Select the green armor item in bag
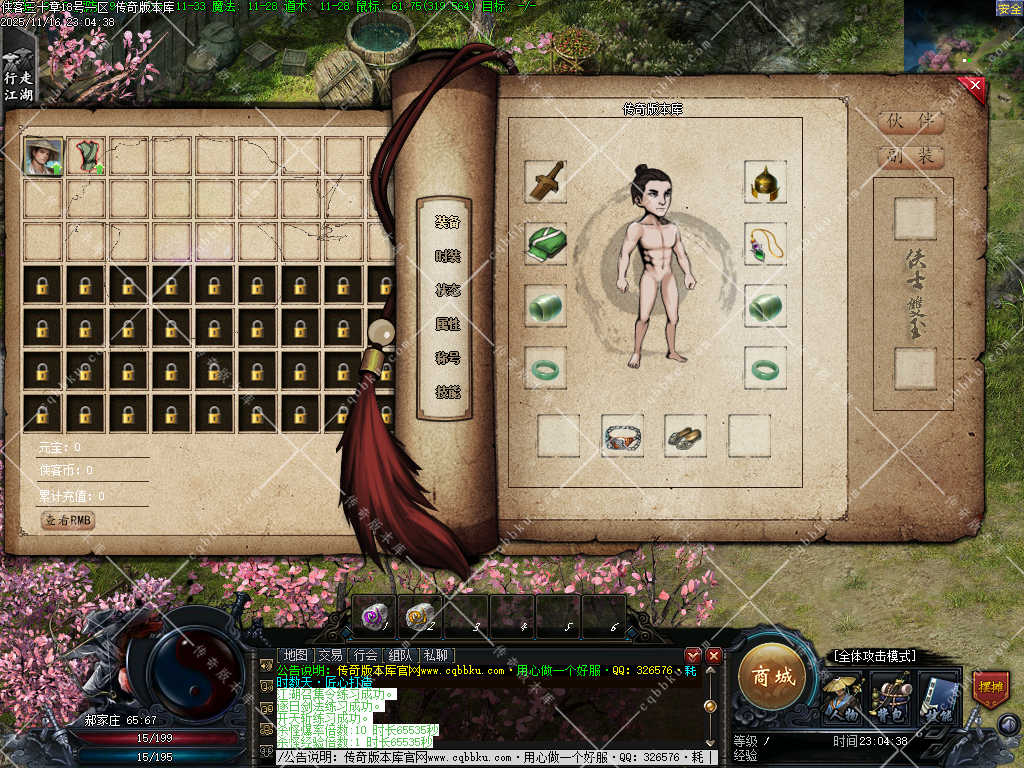The height and width of the screenshot is (768, 1024). [86, 156]
